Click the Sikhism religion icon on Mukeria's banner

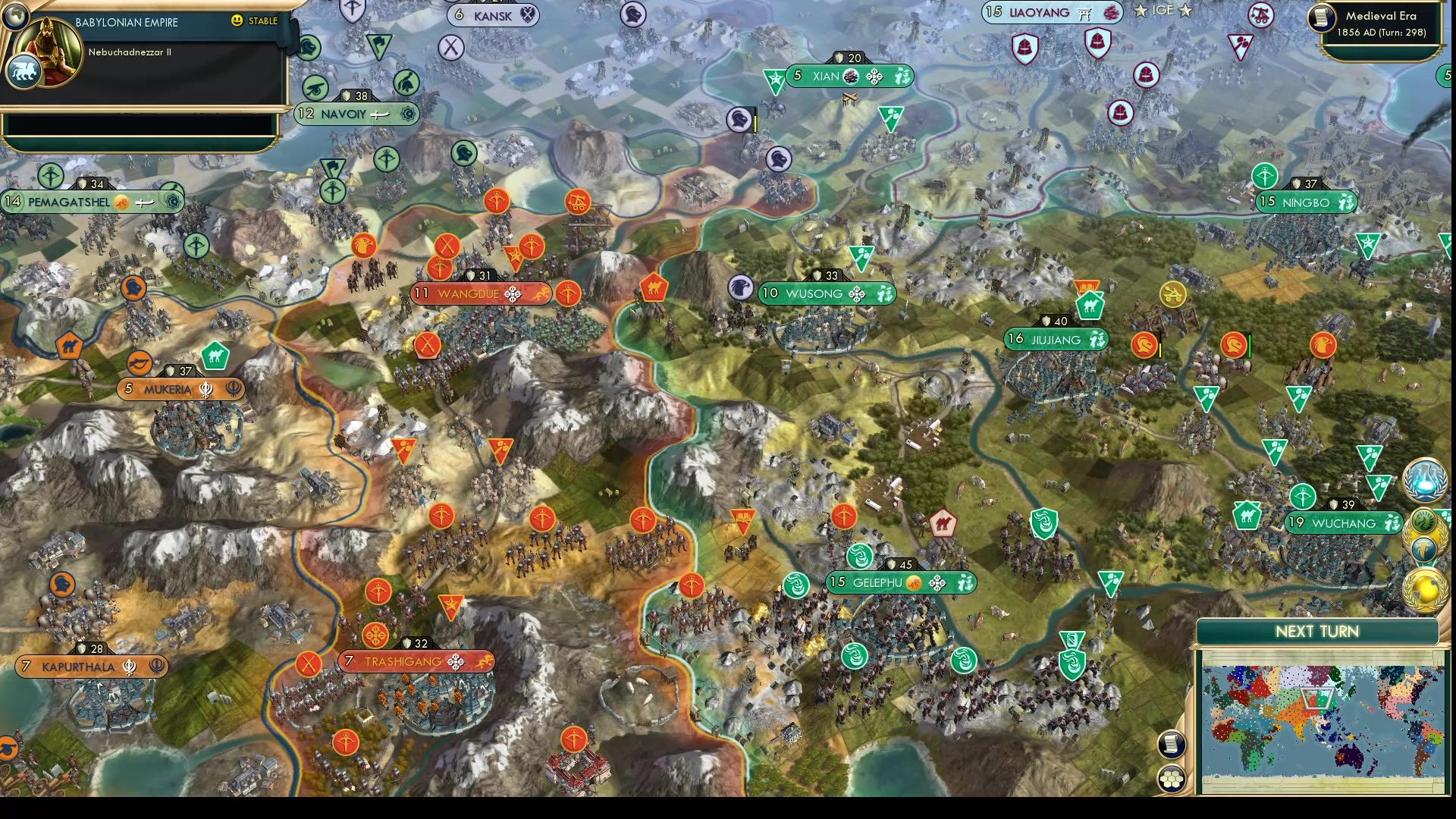(x=203, y=389)
